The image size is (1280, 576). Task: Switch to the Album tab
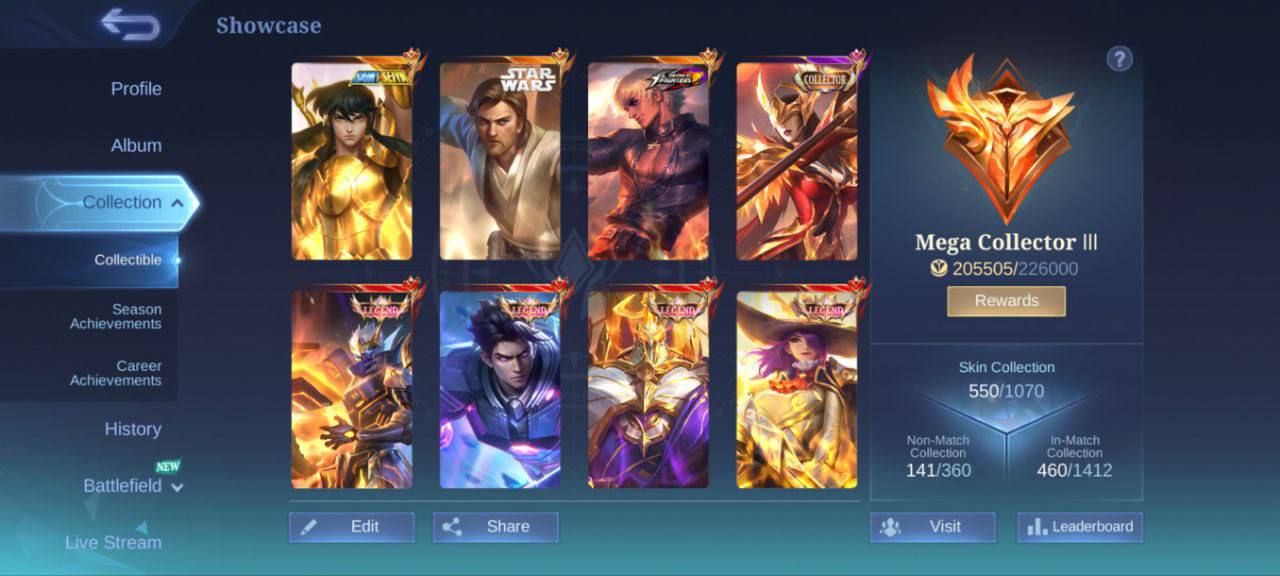(136, 146)
